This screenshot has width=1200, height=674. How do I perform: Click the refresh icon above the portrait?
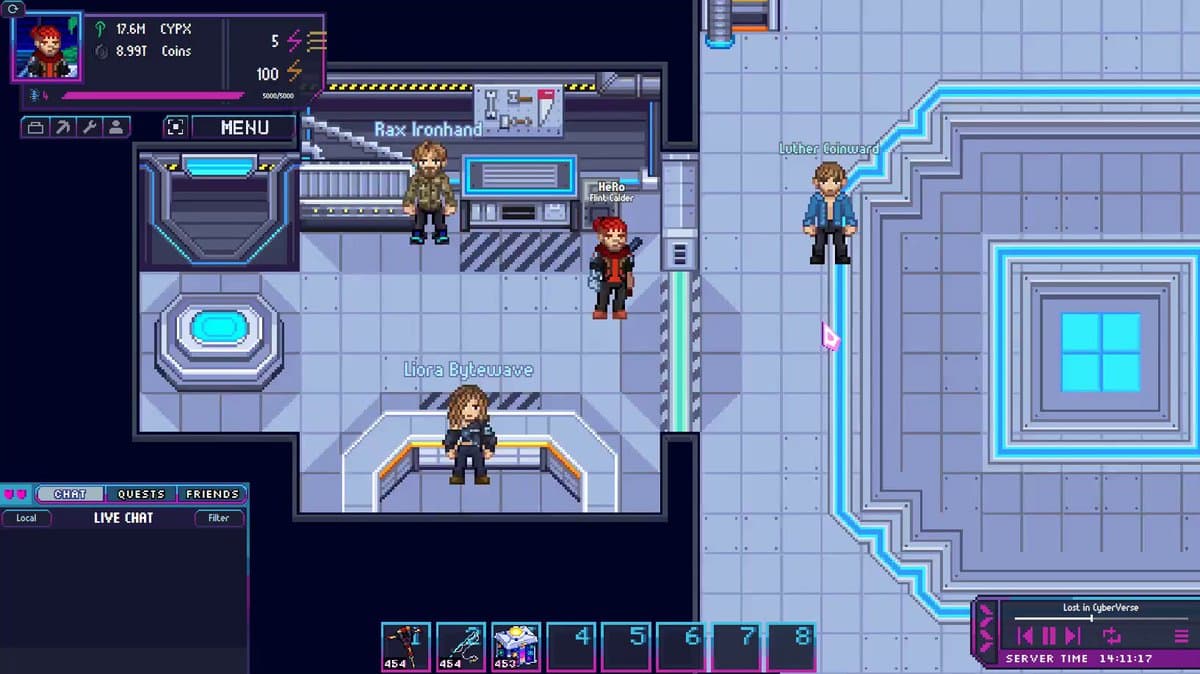15,8
